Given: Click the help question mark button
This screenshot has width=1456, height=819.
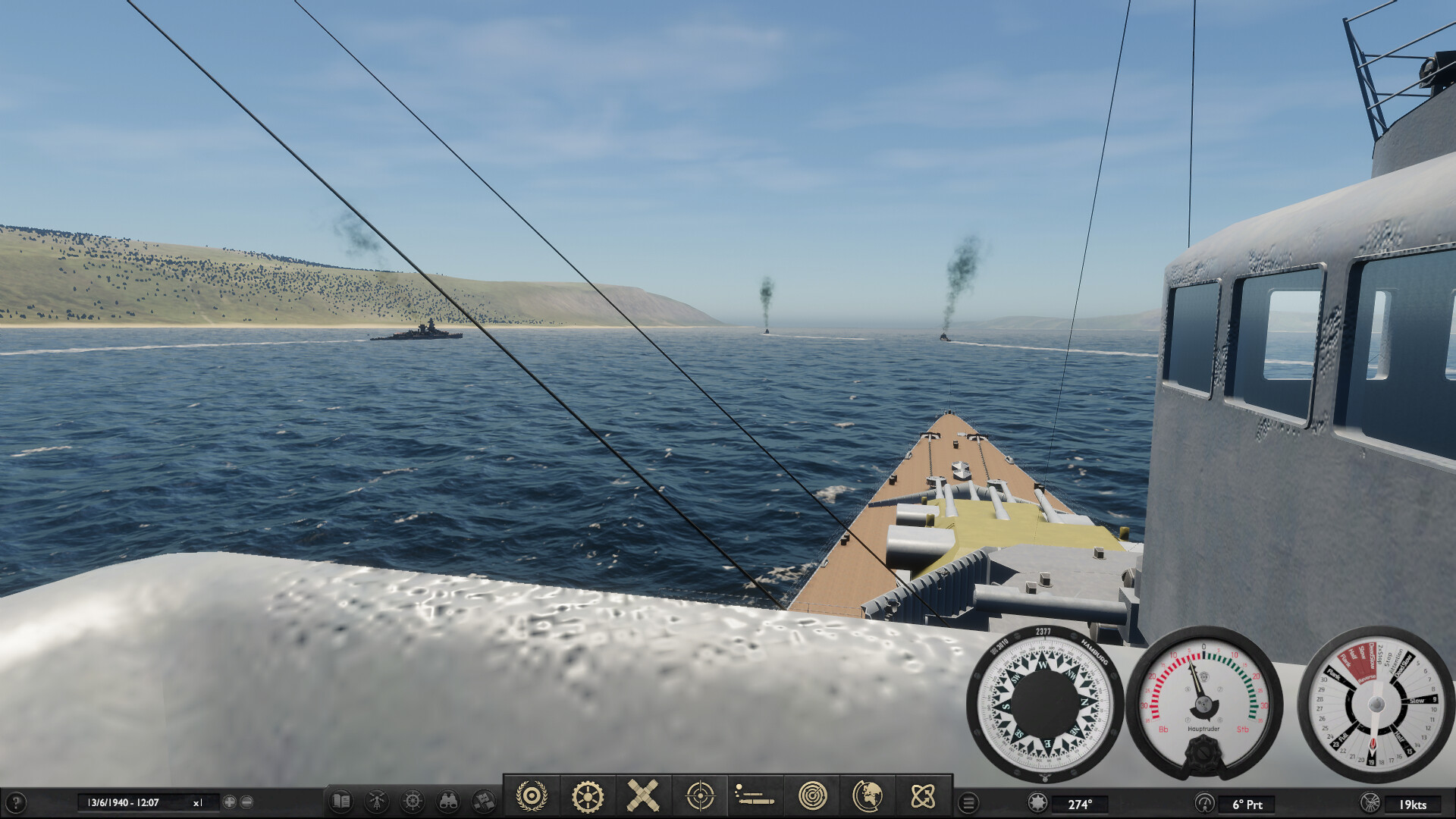Looking at the screenshot, I should click(x=17, y=802).
